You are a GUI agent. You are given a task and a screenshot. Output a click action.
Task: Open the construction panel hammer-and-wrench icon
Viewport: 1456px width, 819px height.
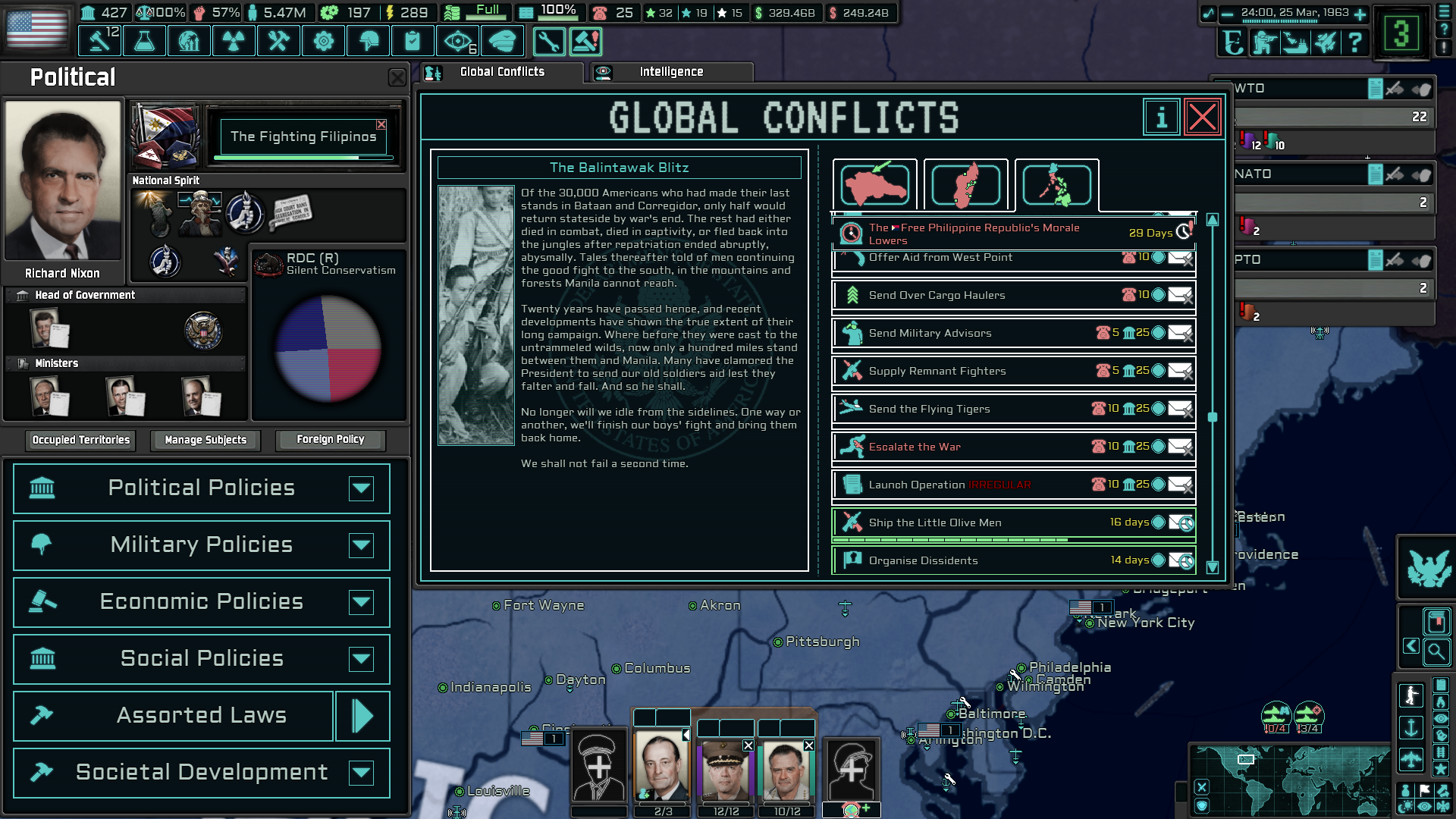[x=278, y=41]
